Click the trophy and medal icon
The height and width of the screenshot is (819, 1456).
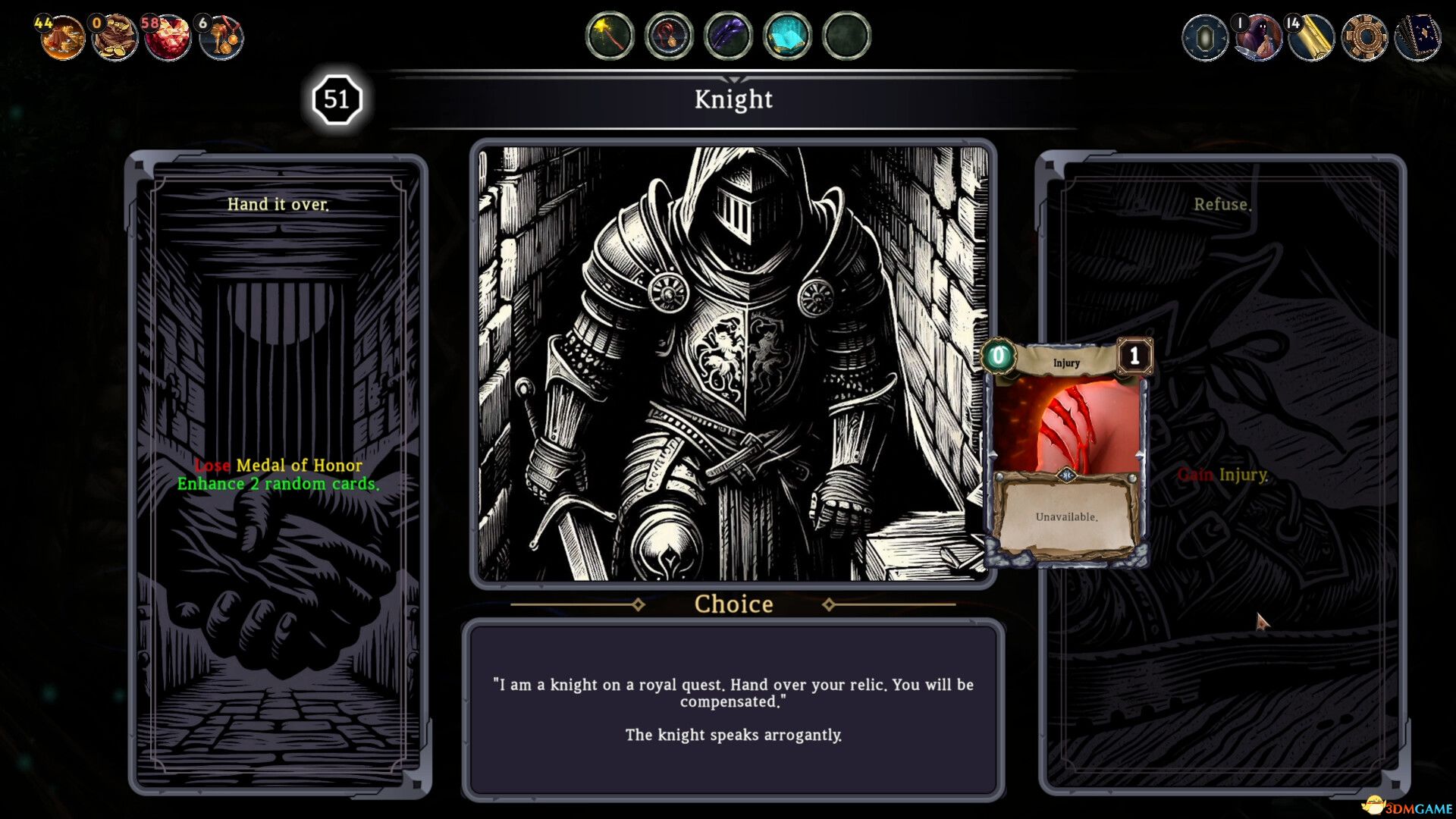click(x=221, y=36)
